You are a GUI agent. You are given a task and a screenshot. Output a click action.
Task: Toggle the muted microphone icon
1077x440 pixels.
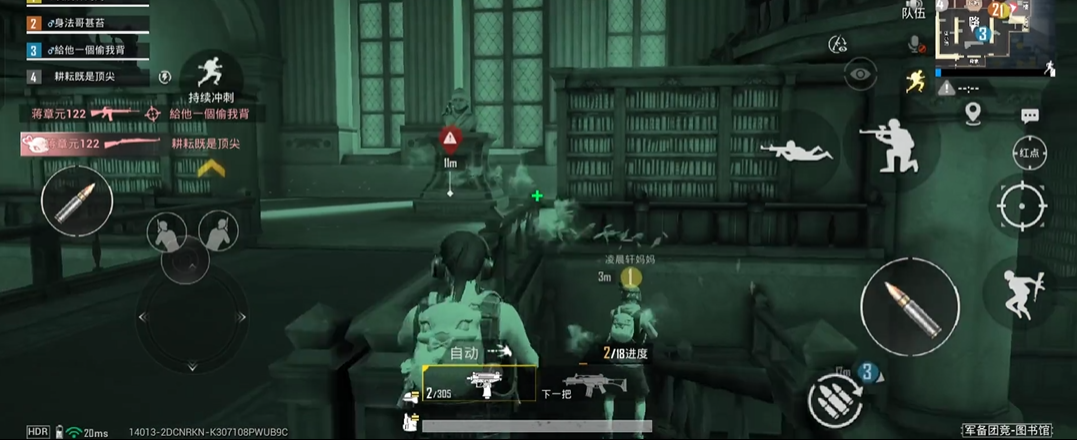pyautogui.click(x=915, y=44)
